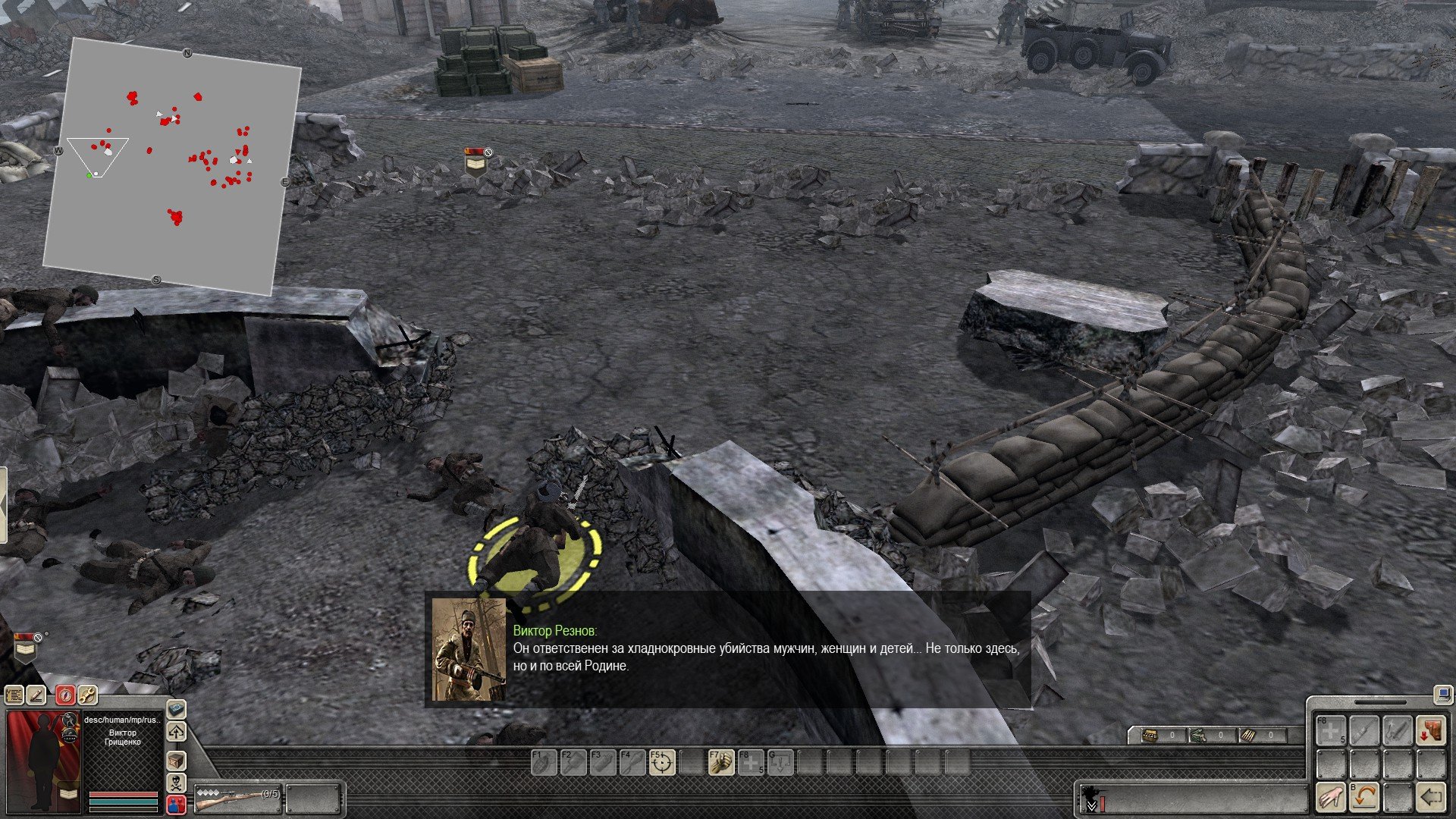Open the computer monitor menu icon
Screen dimensions: 1456x819
(1442, 693)
